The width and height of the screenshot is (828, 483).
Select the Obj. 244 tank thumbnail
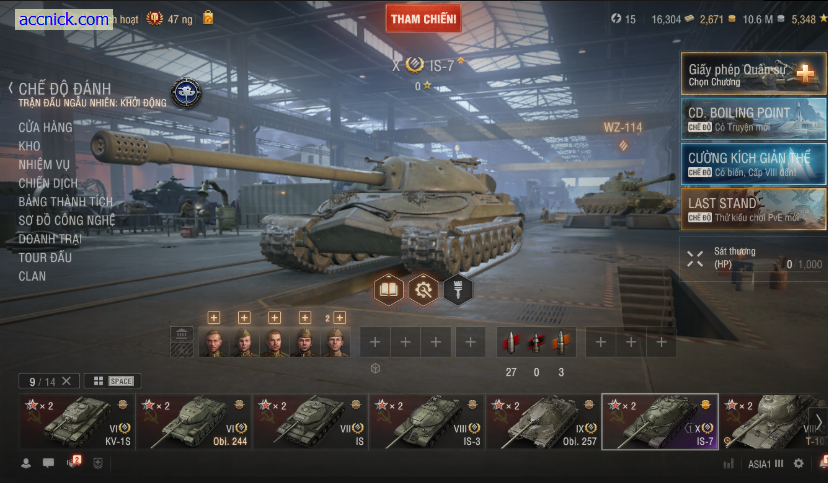click(x=193, y=421)
